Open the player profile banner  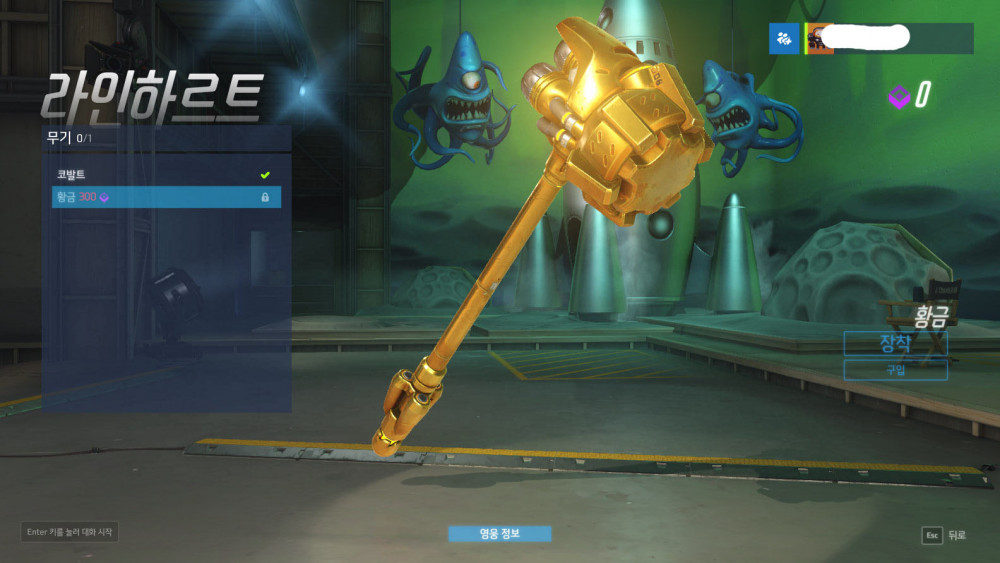click(x=888, y=38)
